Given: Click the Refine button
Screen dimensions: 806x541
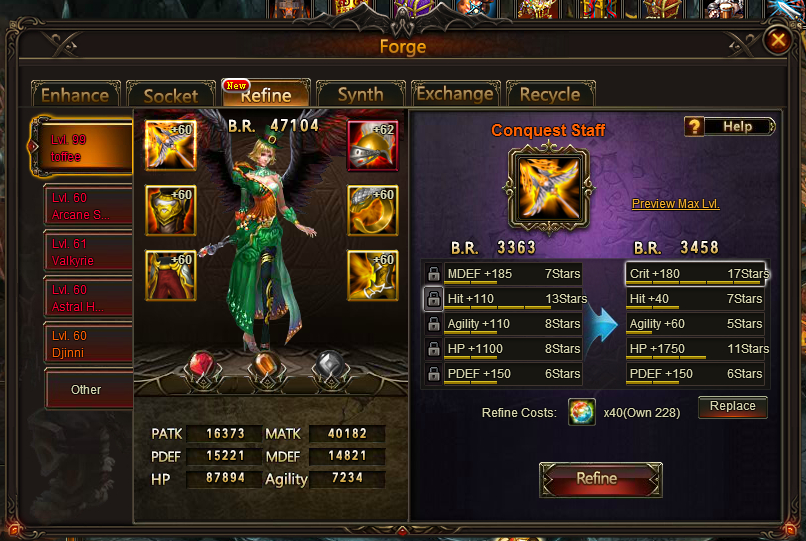Looking at the screenshot, I should (x=596, y=478).
